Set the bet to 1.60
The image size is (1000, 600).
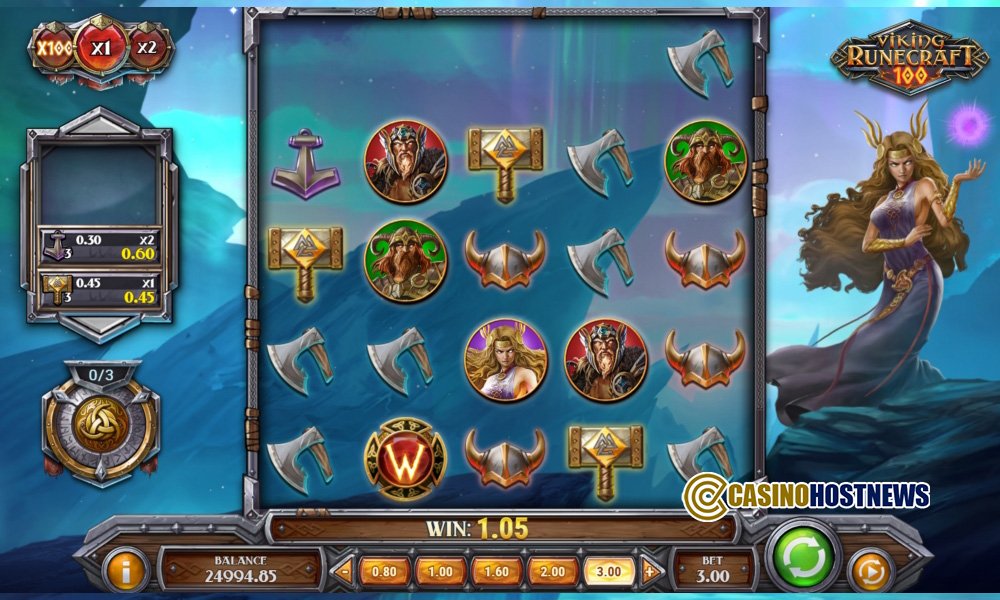tap(496, 572)
